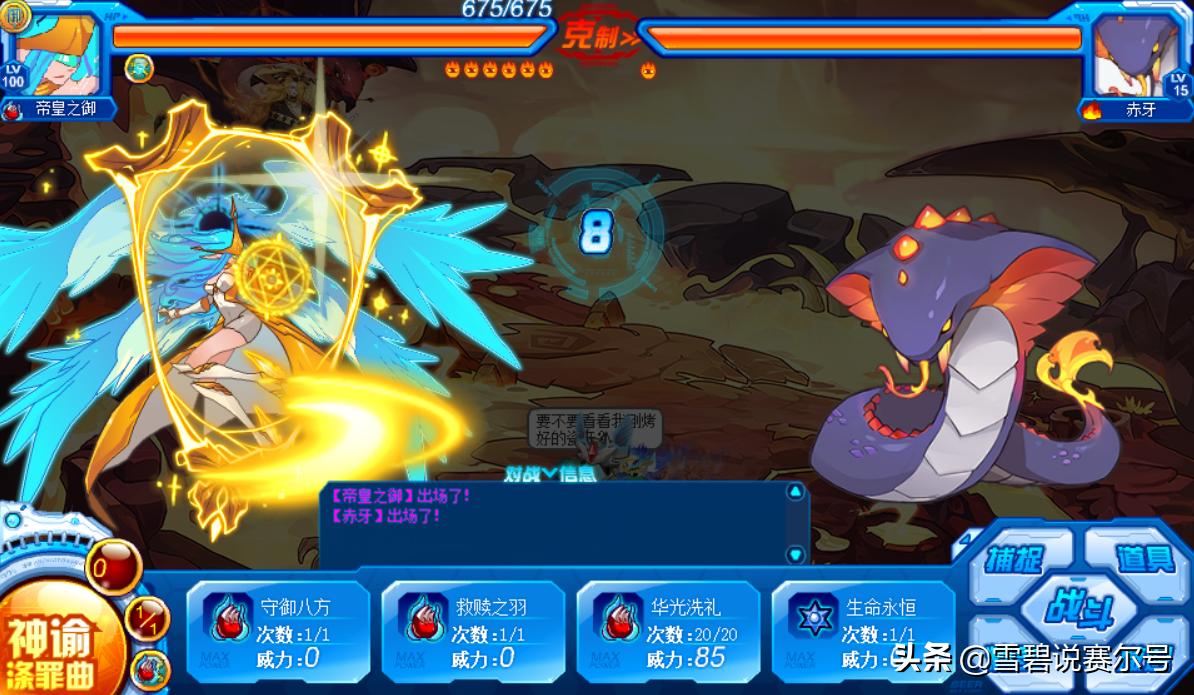The height and width of the screenshot is (695, 1194).
Task: Open the 道具 items menu
Action: tap(1143, 557)
